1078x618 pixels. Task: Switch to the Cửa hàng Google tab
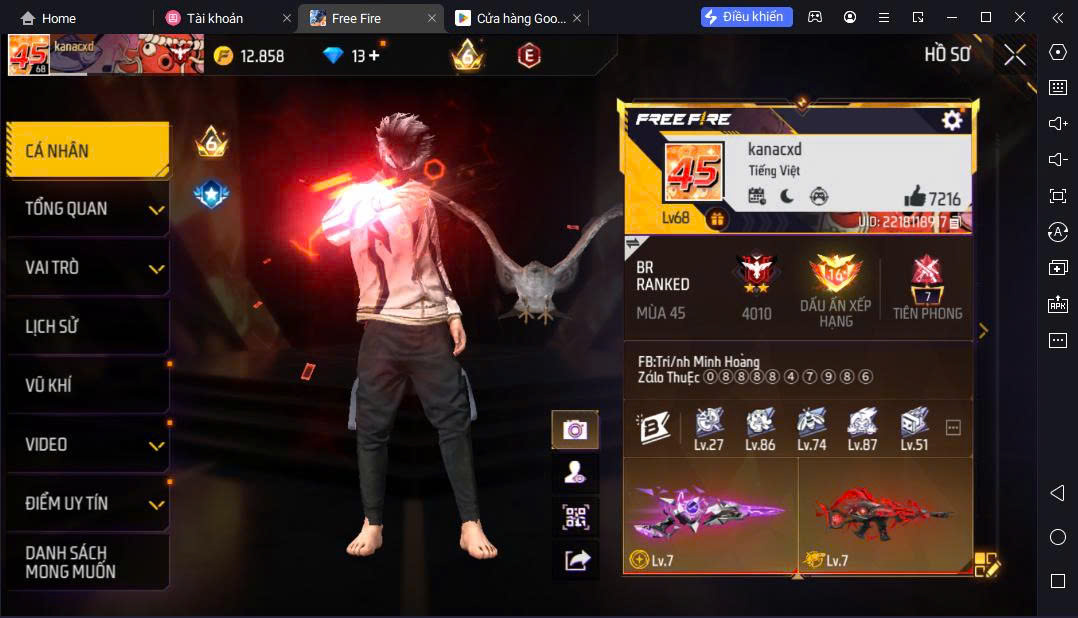coord(510,18)
